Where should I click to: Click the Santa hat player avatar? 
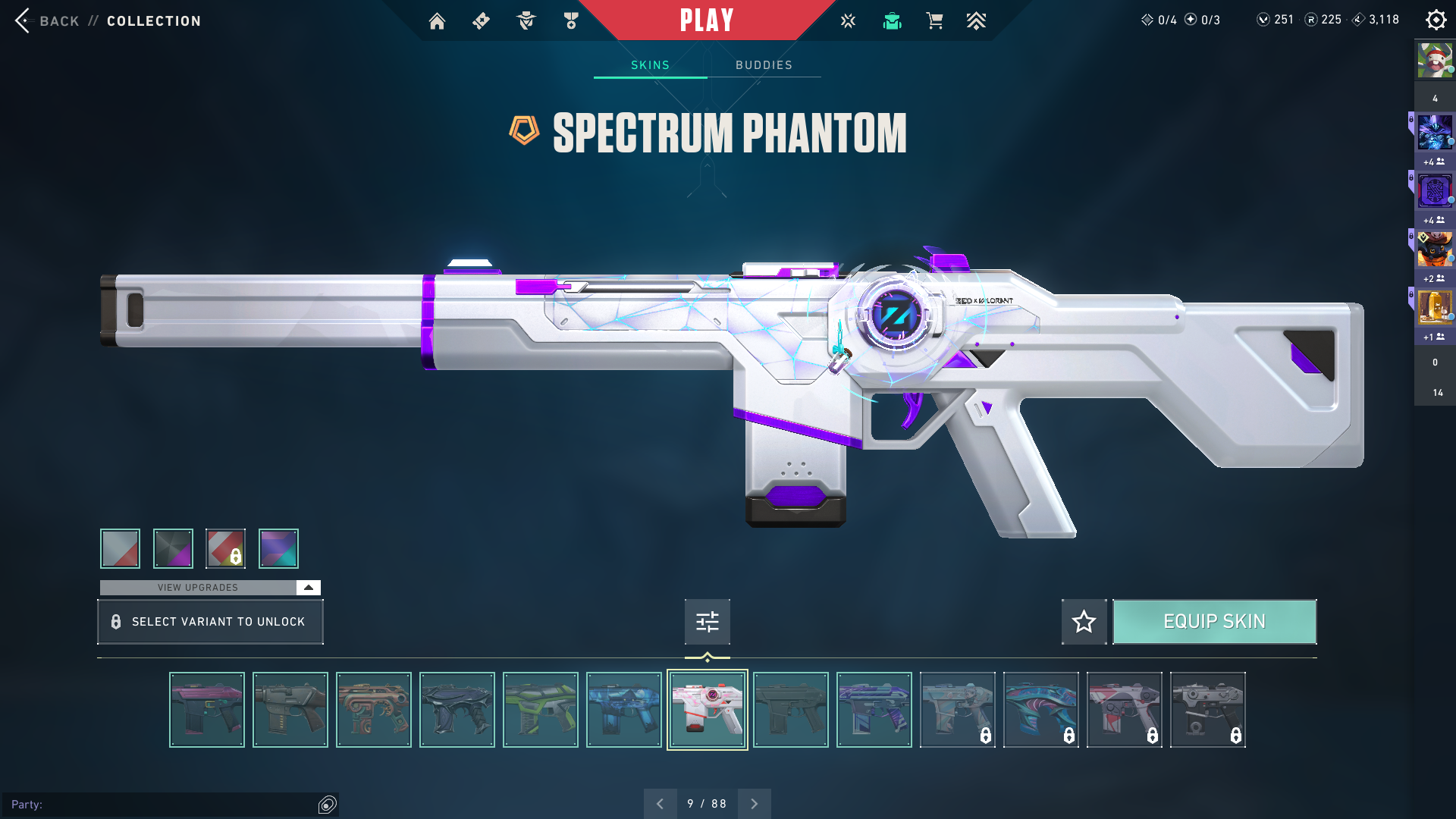click(1435, 61)
